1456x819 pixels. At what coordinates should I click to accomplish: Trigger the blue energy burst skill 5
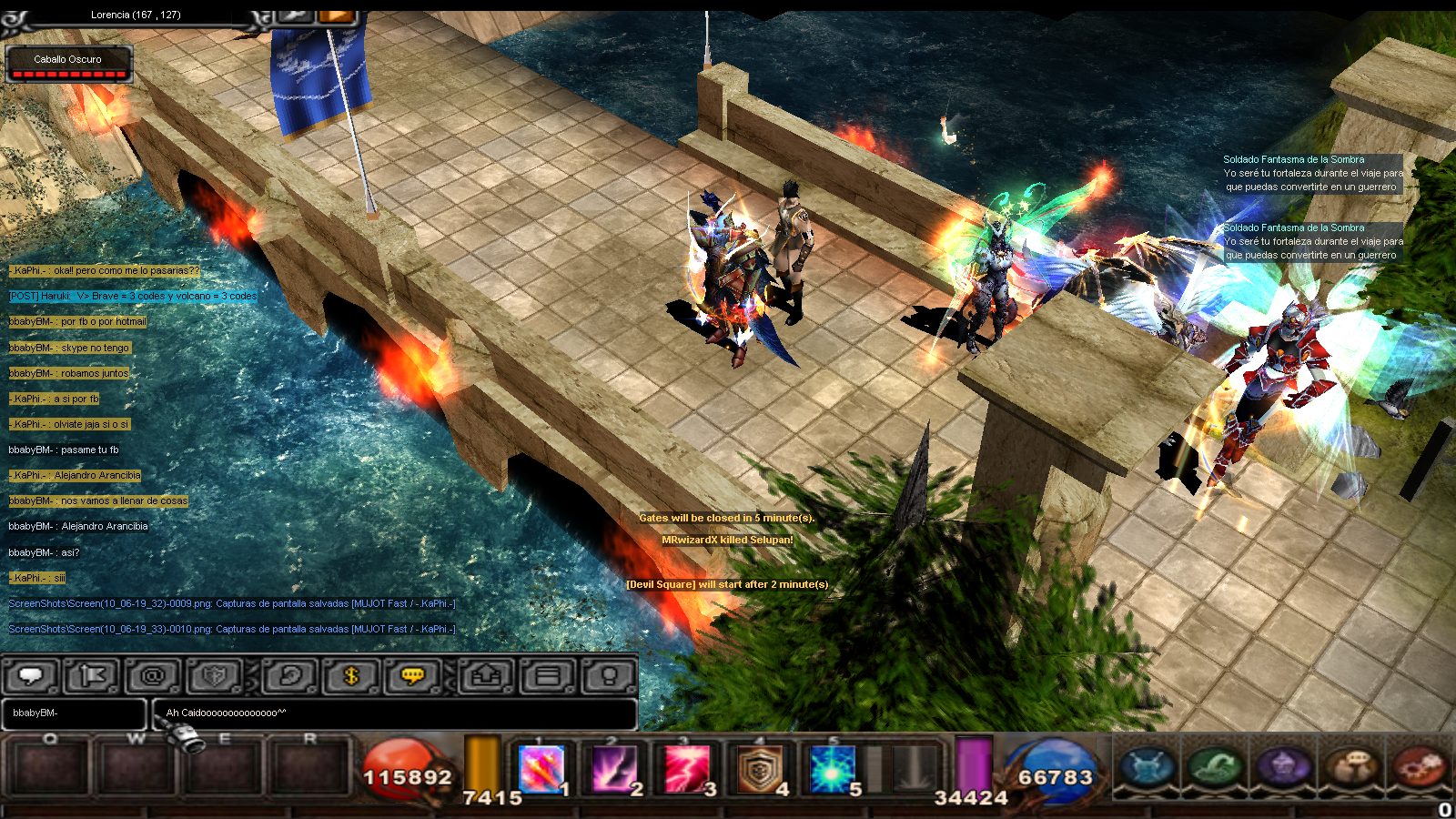pyautogui.click(x=833, y=769)
